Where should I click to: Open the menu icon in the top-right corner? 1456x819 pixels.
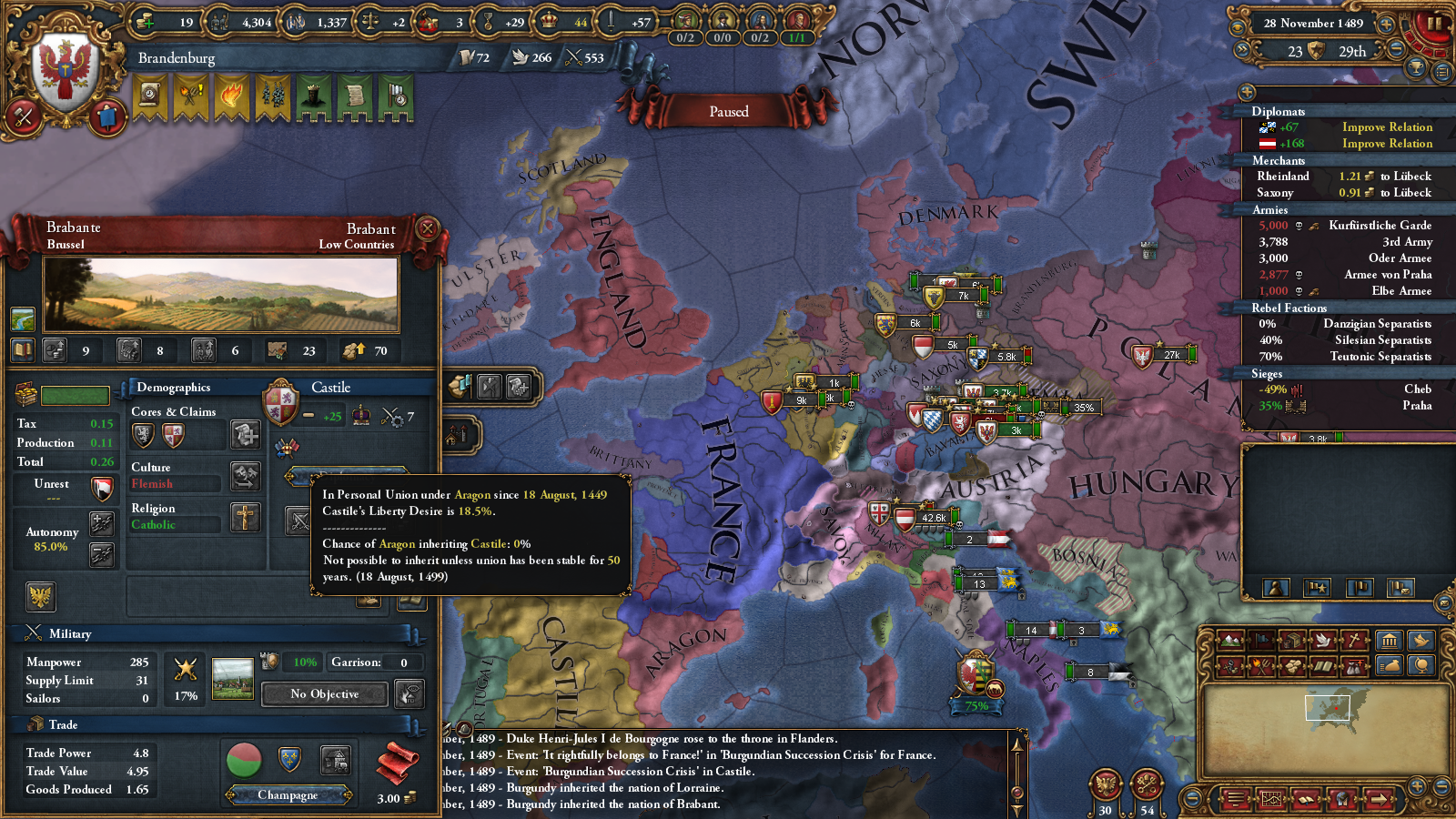tap(1443, 72)
